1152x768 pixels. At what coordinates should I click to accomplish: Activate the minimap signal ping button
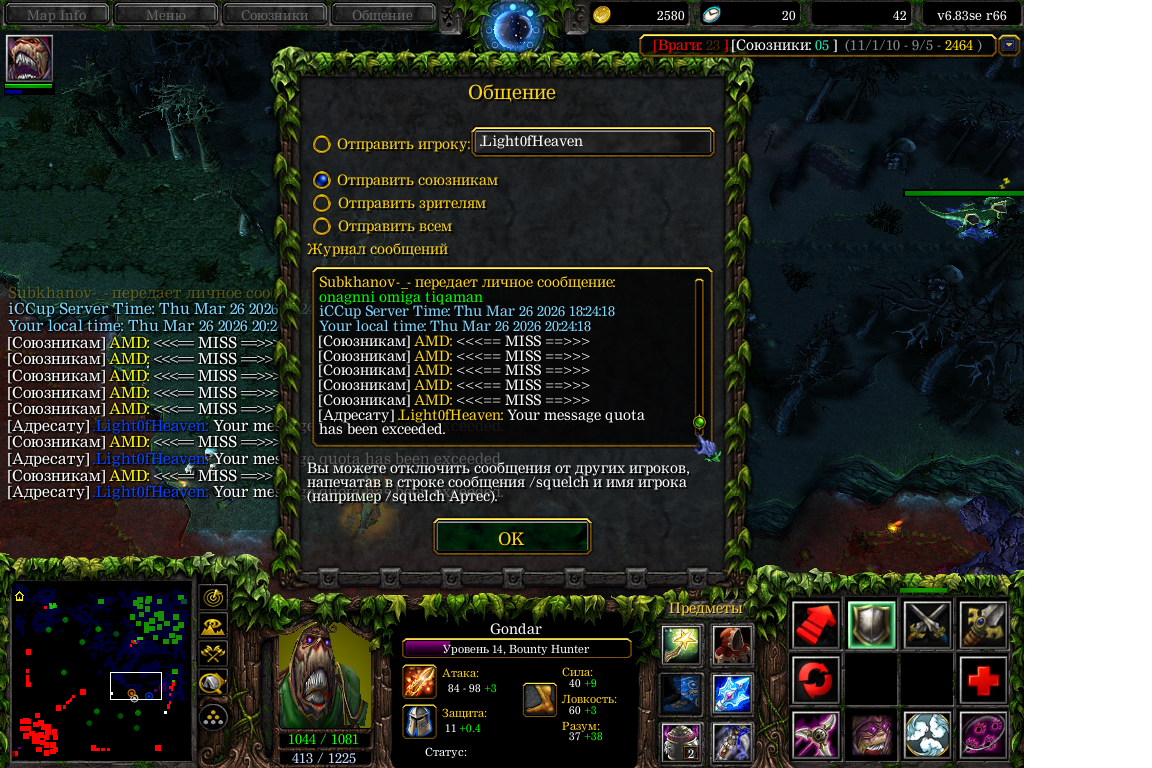(212, 597)
